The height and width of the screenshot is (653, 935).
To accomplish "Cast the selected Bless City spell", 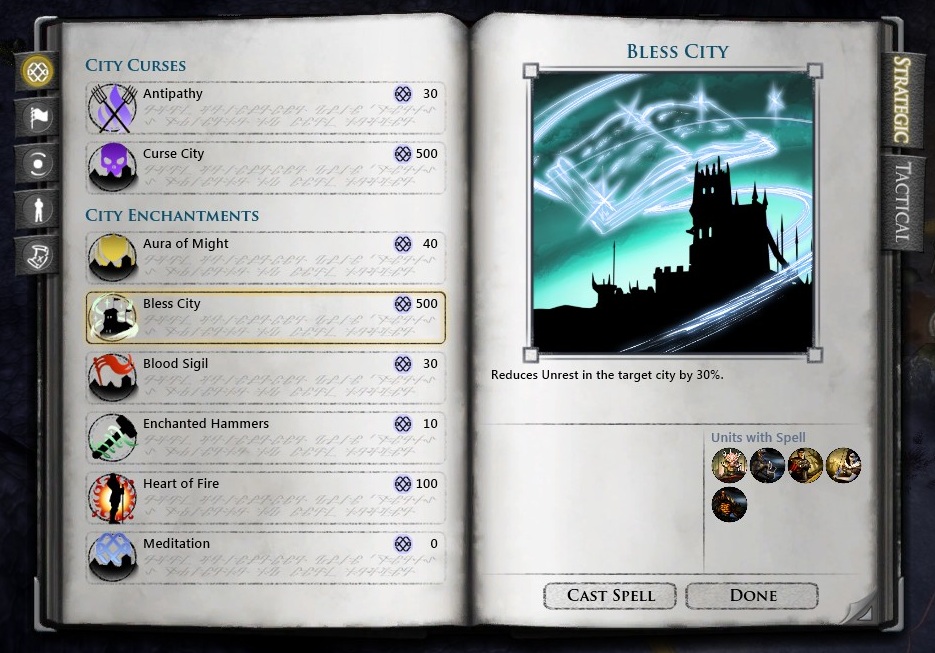I will pos(610,596).
